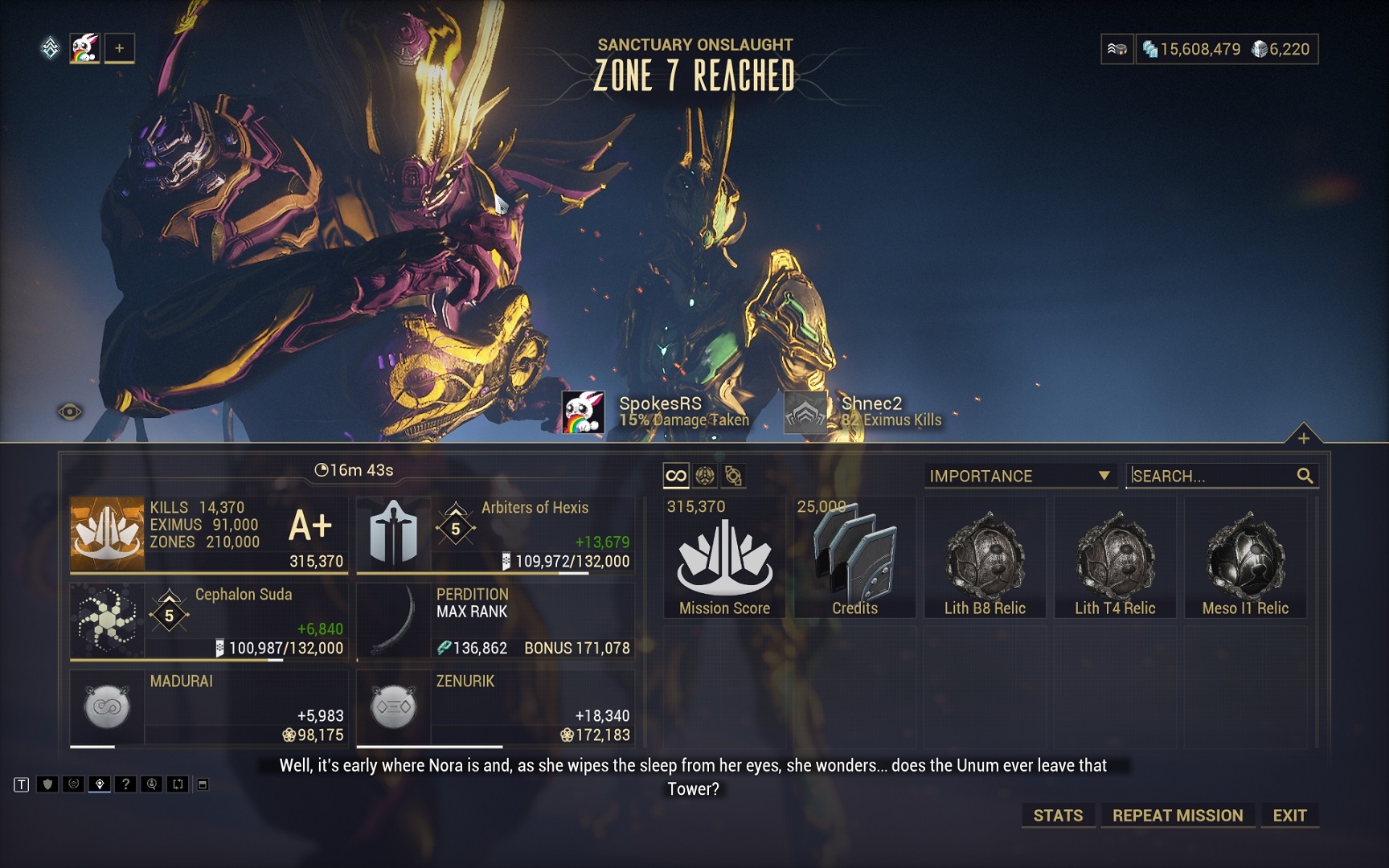Select the Mission Score reward tile

(x=724, y=557)
